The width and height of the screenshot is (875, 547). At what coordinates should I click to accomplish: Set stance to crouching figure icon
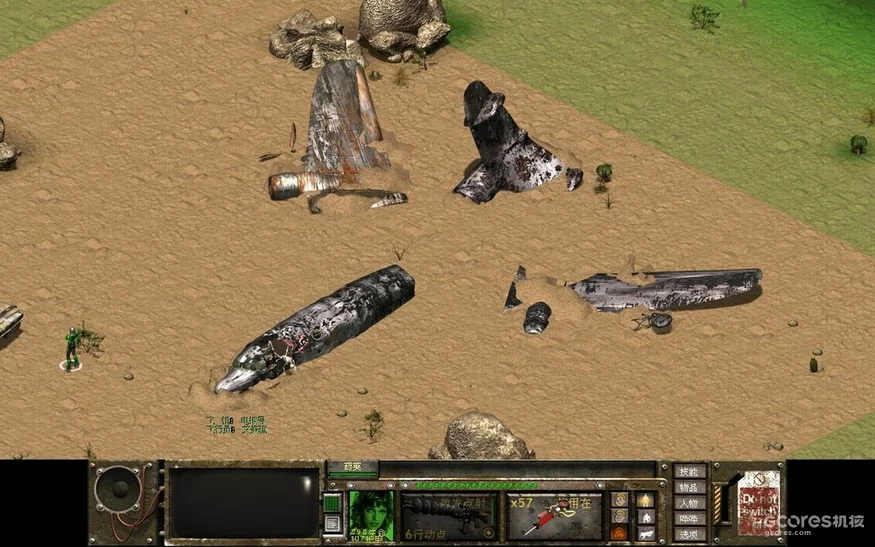(x=645, y=517)
